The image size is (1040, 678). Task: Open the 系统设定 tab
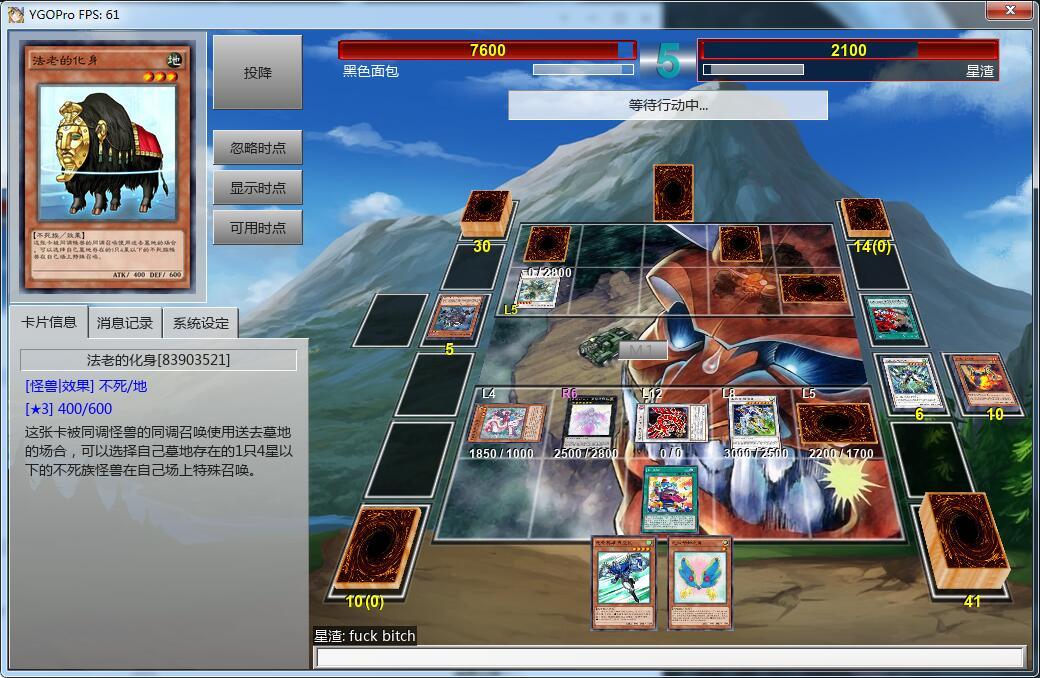coord(200,323)
